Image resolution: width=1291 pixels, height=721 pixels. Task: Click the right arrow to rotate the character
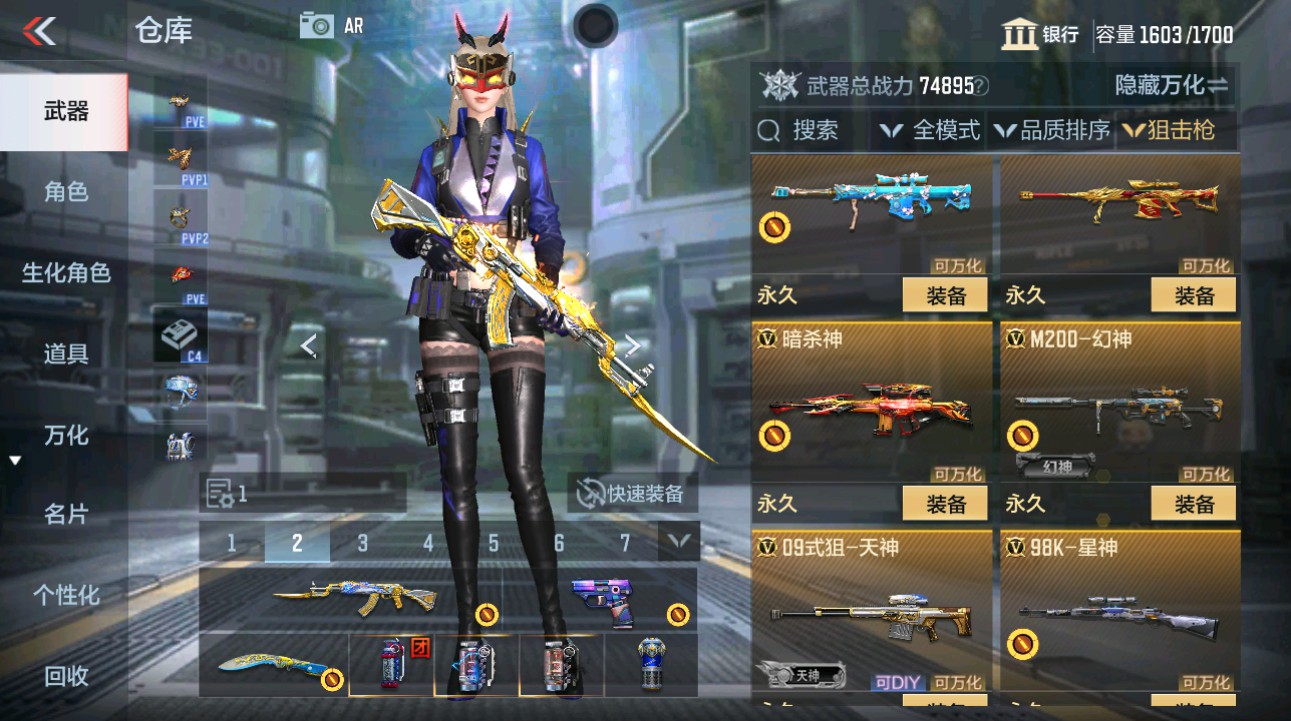pos(634,344)
